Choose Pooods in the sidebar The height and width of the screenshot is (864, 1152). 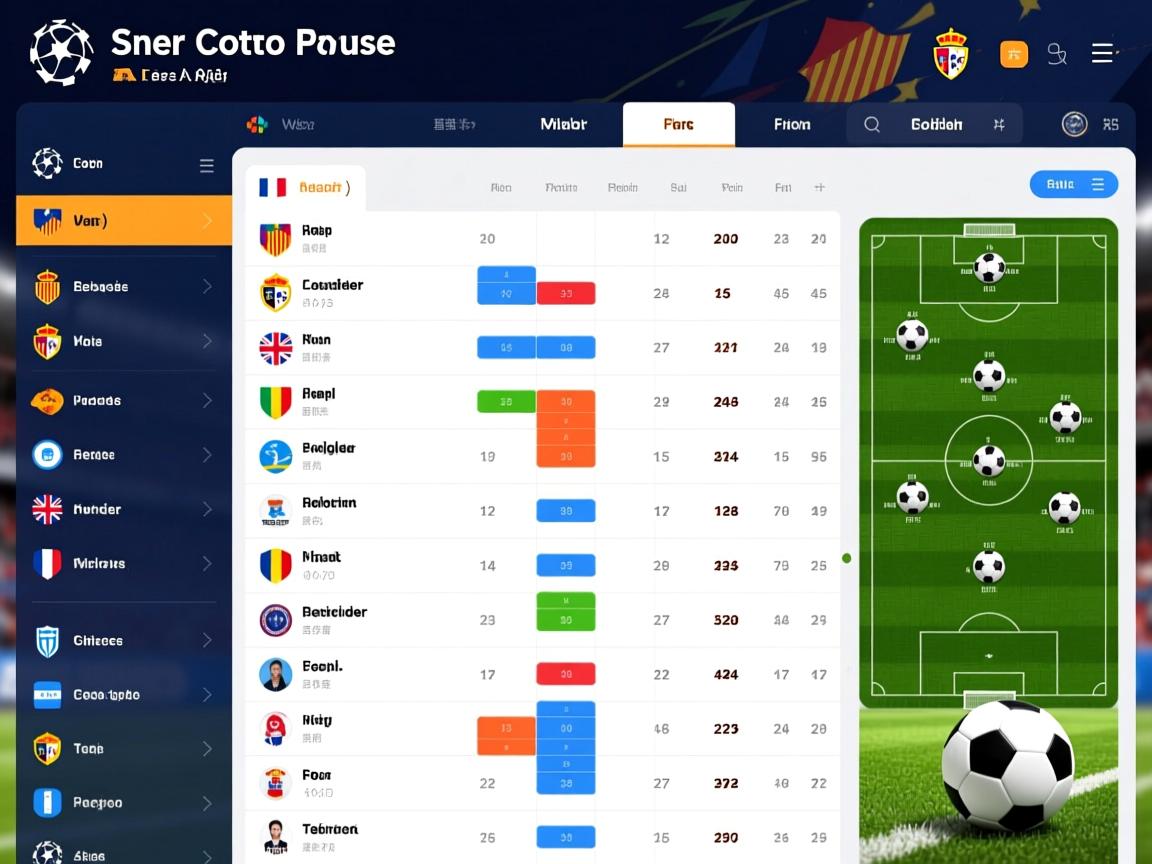124,401
